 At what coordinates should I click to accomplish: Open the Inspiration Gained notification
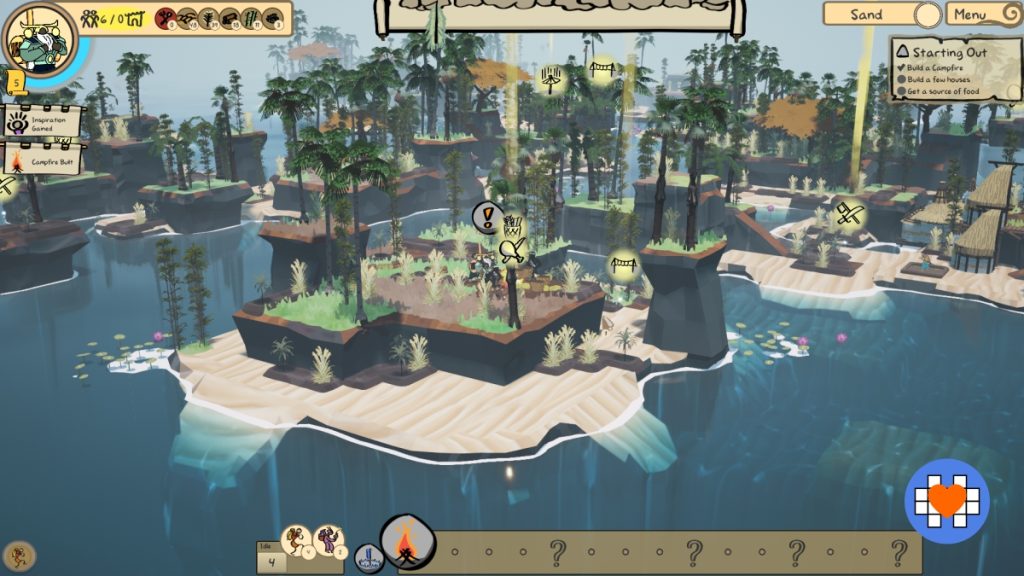tap(41, 122)
